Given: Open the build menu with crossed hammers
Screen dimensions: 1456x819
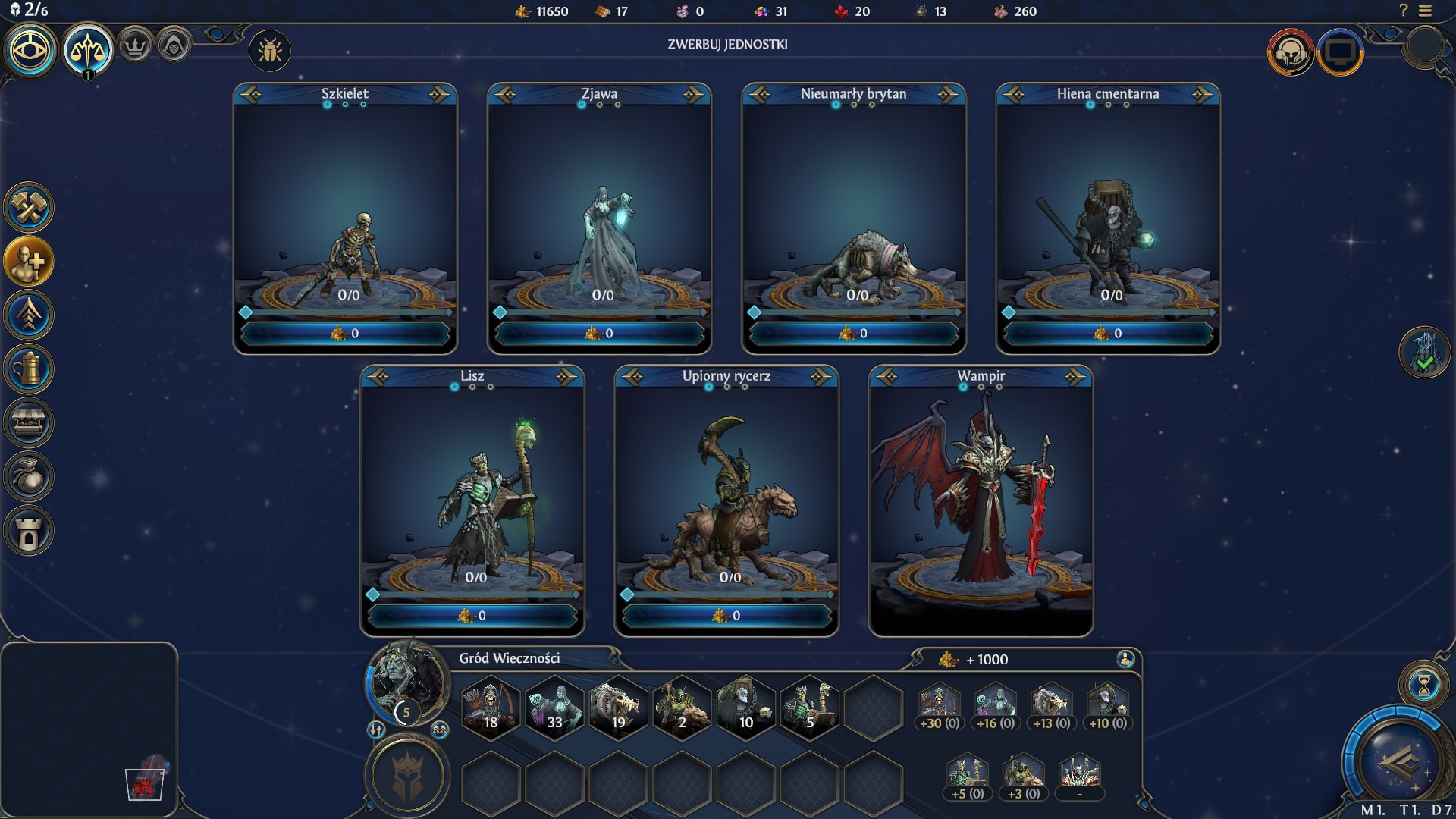Looking at the screenshot, I should tap(29, 207).
